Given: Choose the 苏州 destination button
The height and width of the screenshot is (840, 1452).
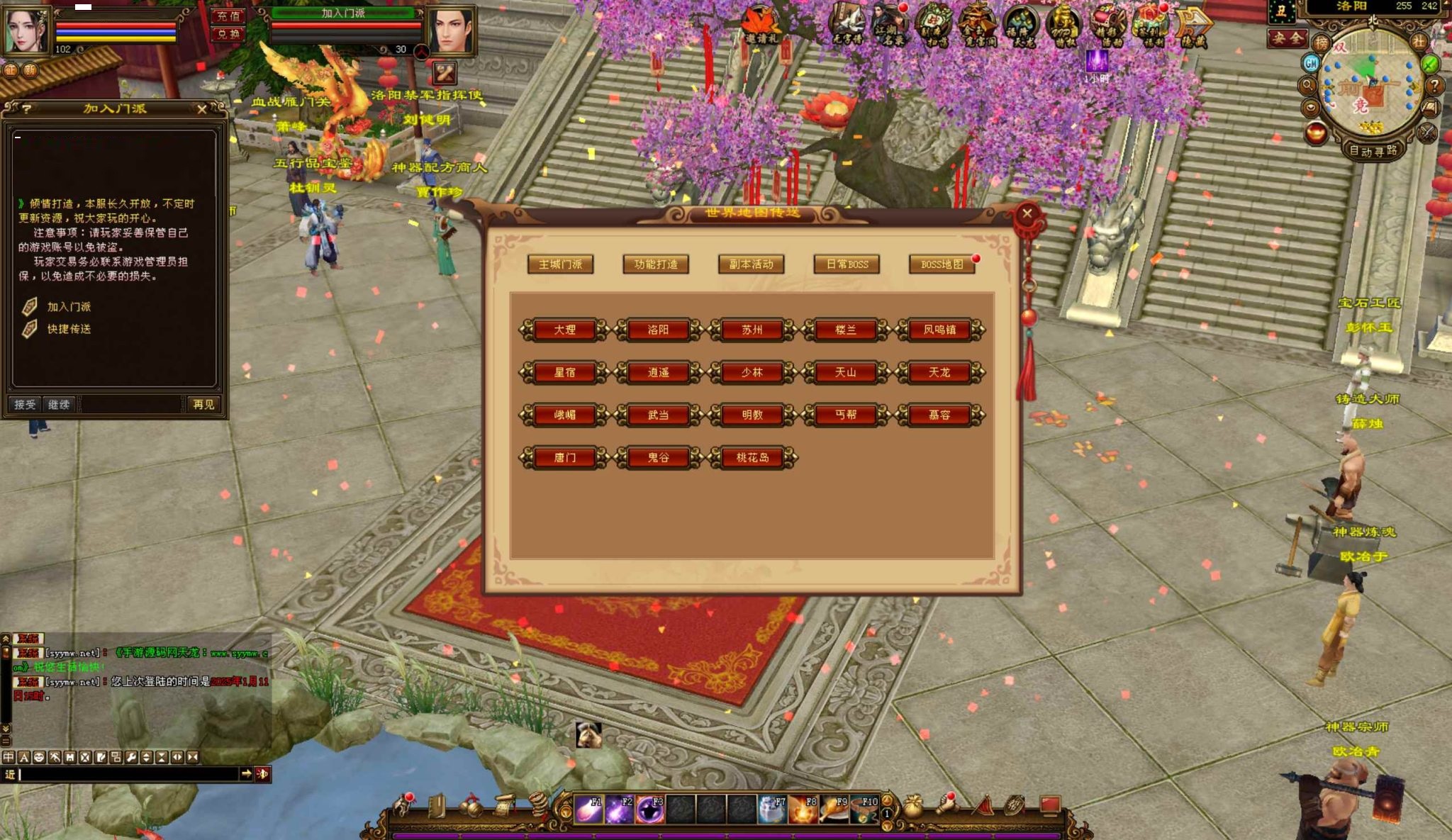Looking at the screenshot, I should pos(752,330).
